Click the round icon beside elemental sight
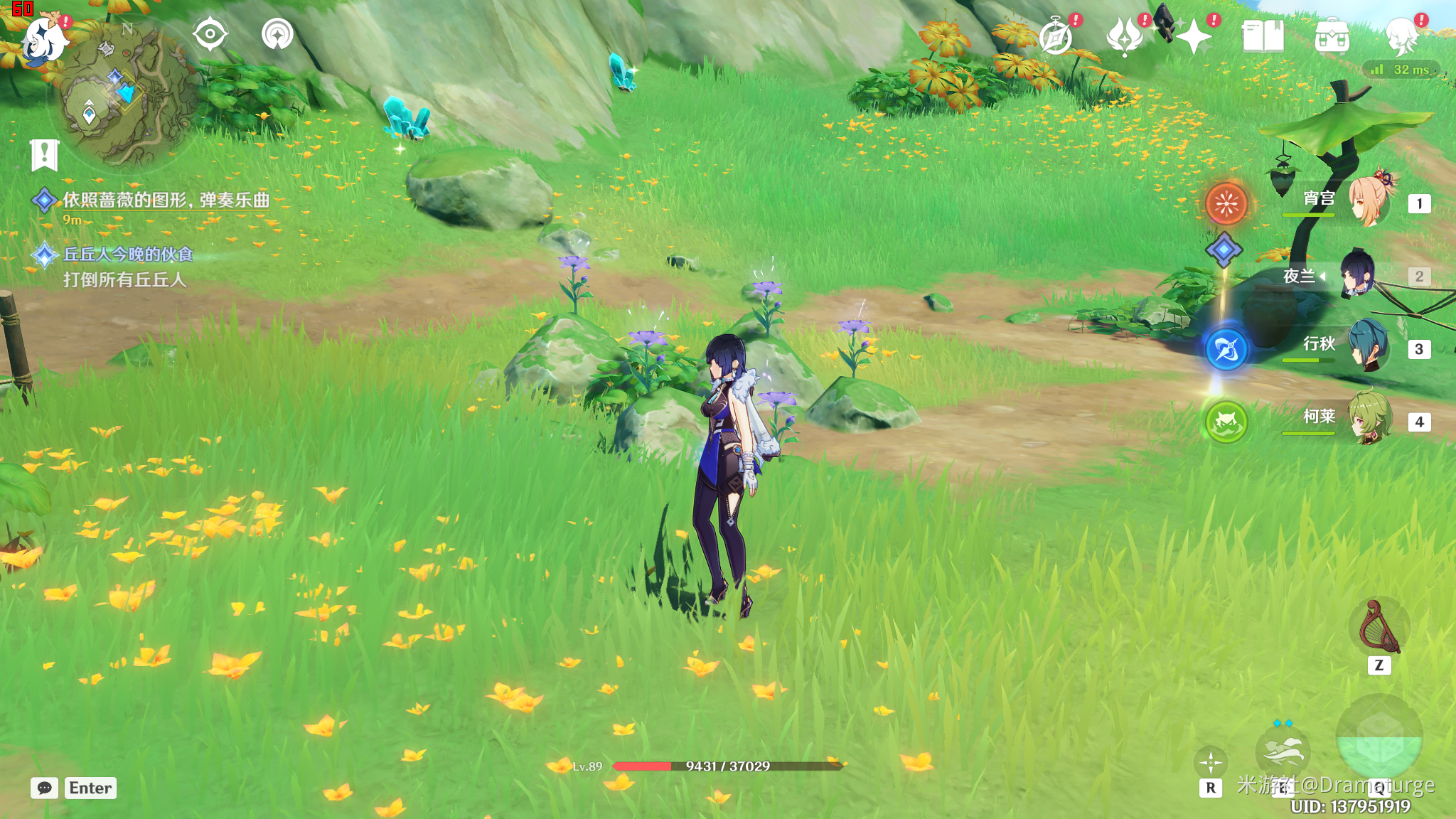This screenshot has width=1456, height=819. 277,34
